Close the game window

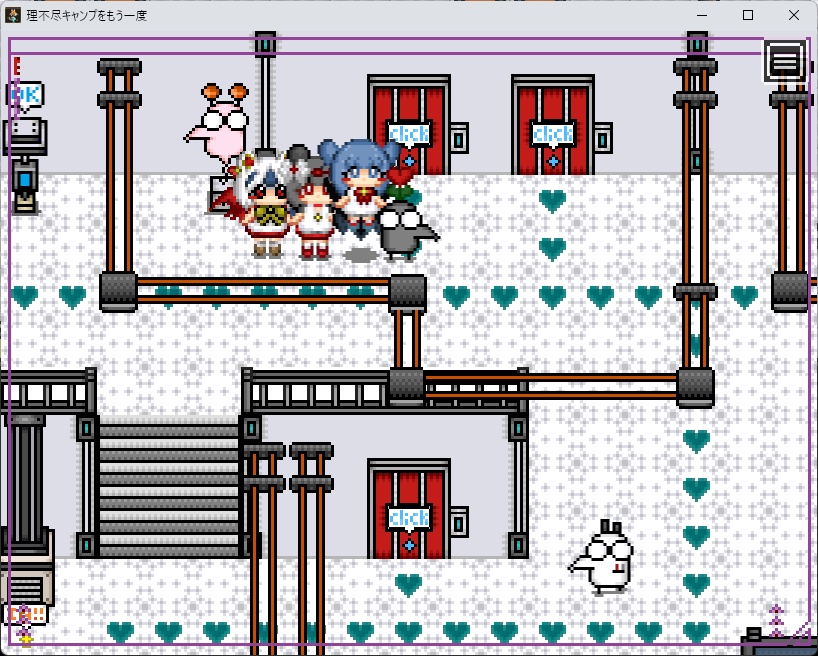click(793, 15)
